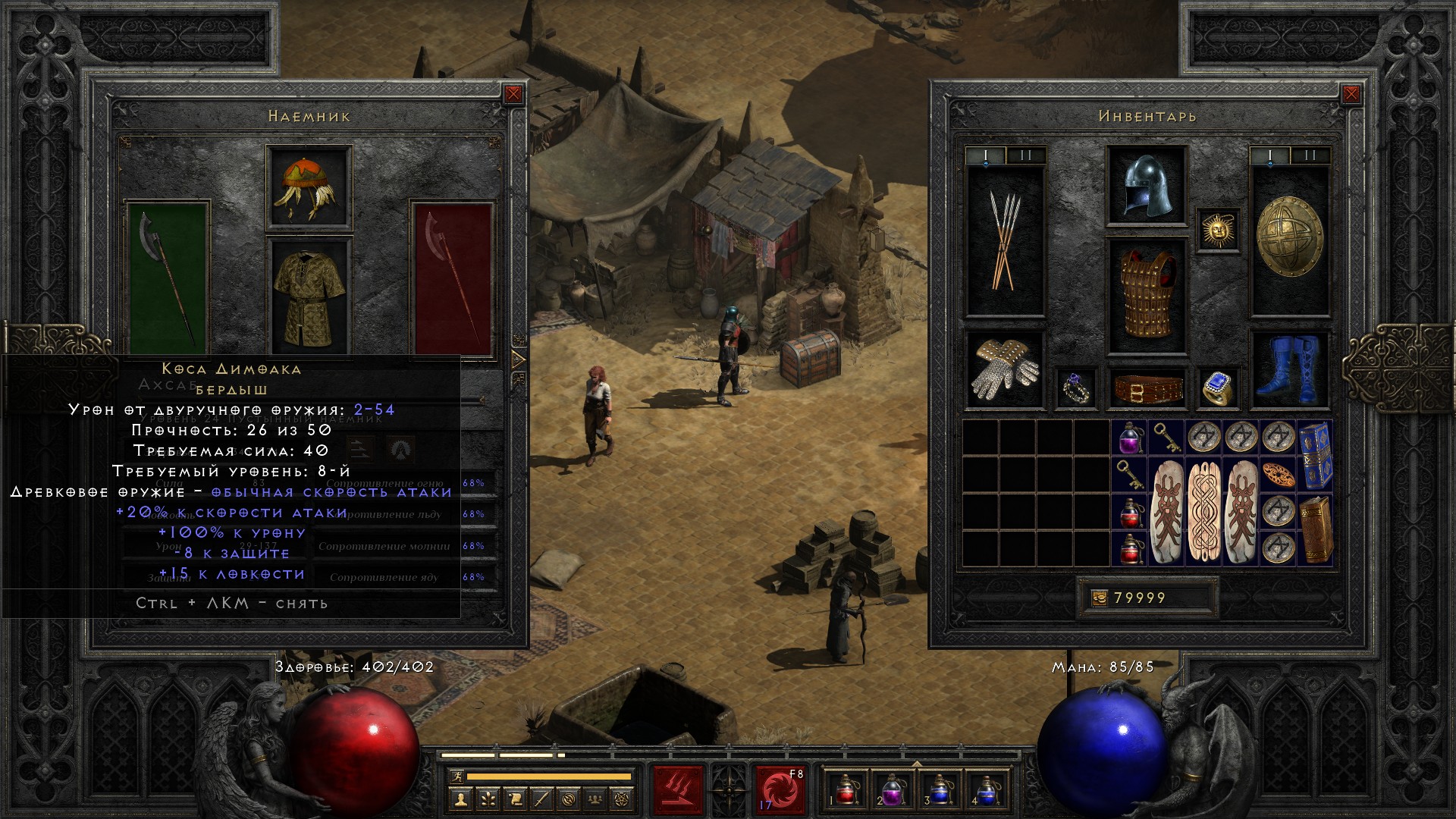Pick up the golden-brown tome in inventory
Viewport: 1456px width, 819px height.
click(1315, 529)
